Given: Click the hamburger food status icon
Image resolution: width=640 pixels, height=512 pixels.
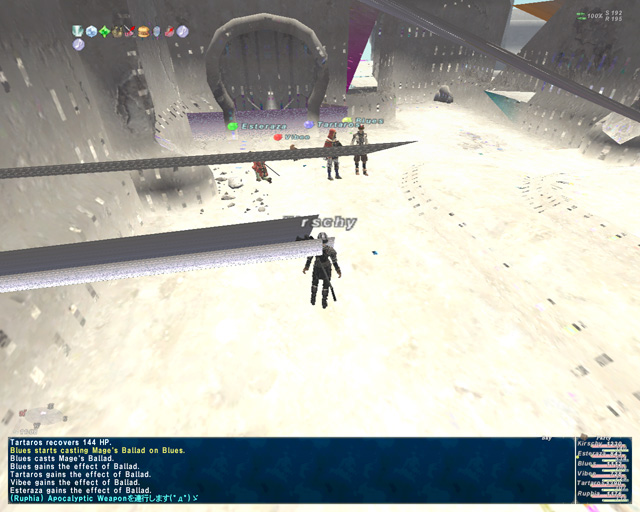Looking at the screenshot, I should click(143, 31).
